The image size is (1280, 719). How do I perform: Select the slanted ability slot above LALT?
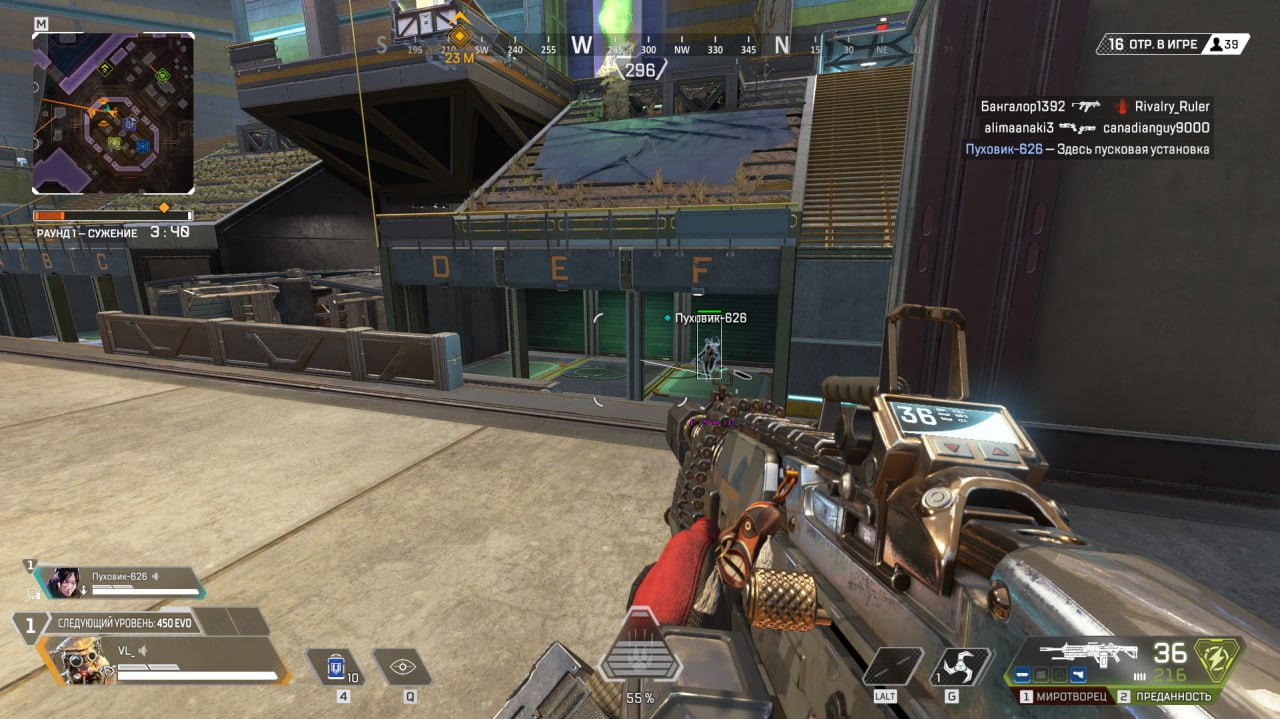point(892,667)
